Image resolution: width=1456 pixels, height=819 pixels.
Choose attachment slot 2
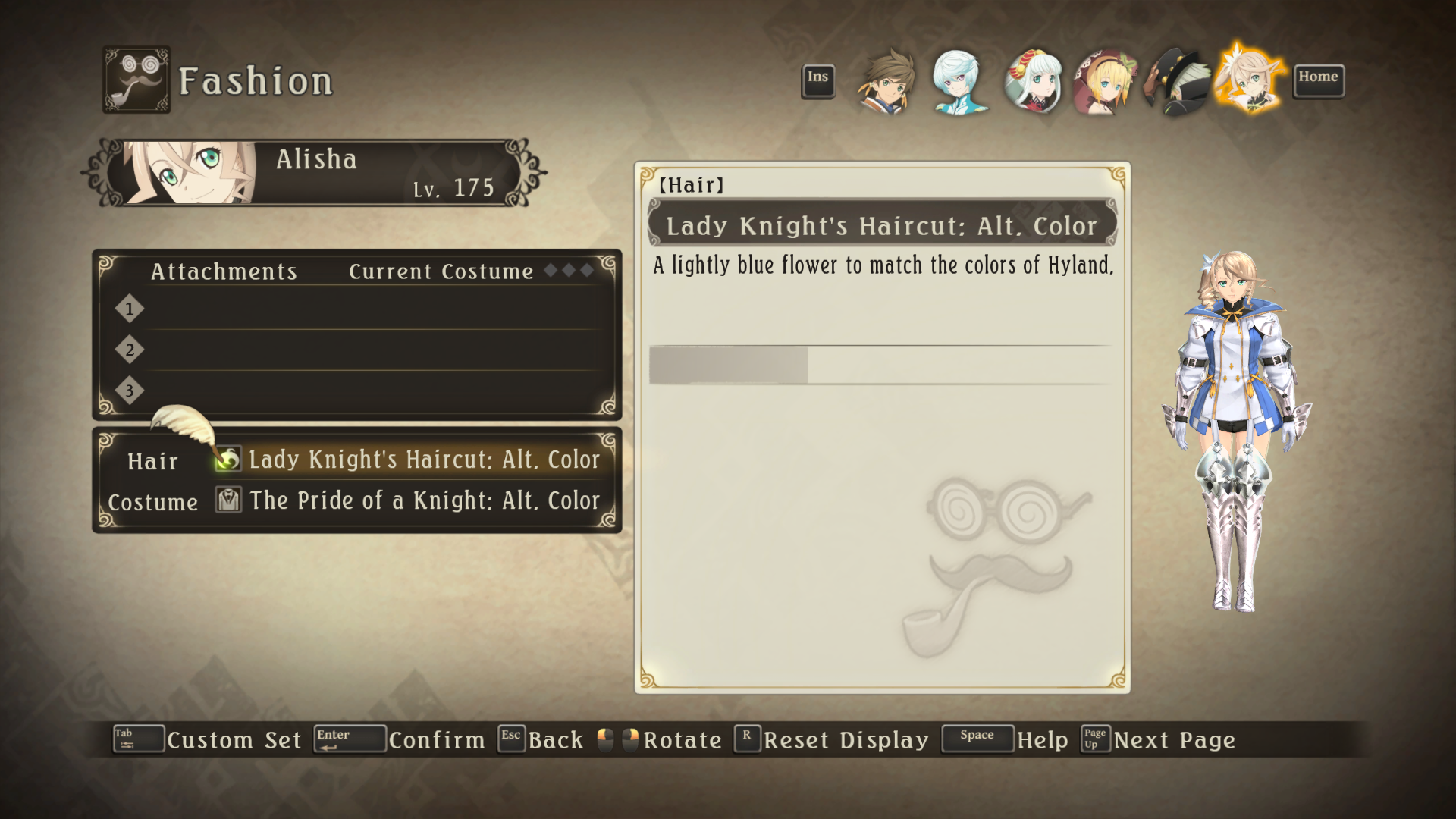click(x=364, y=350)
